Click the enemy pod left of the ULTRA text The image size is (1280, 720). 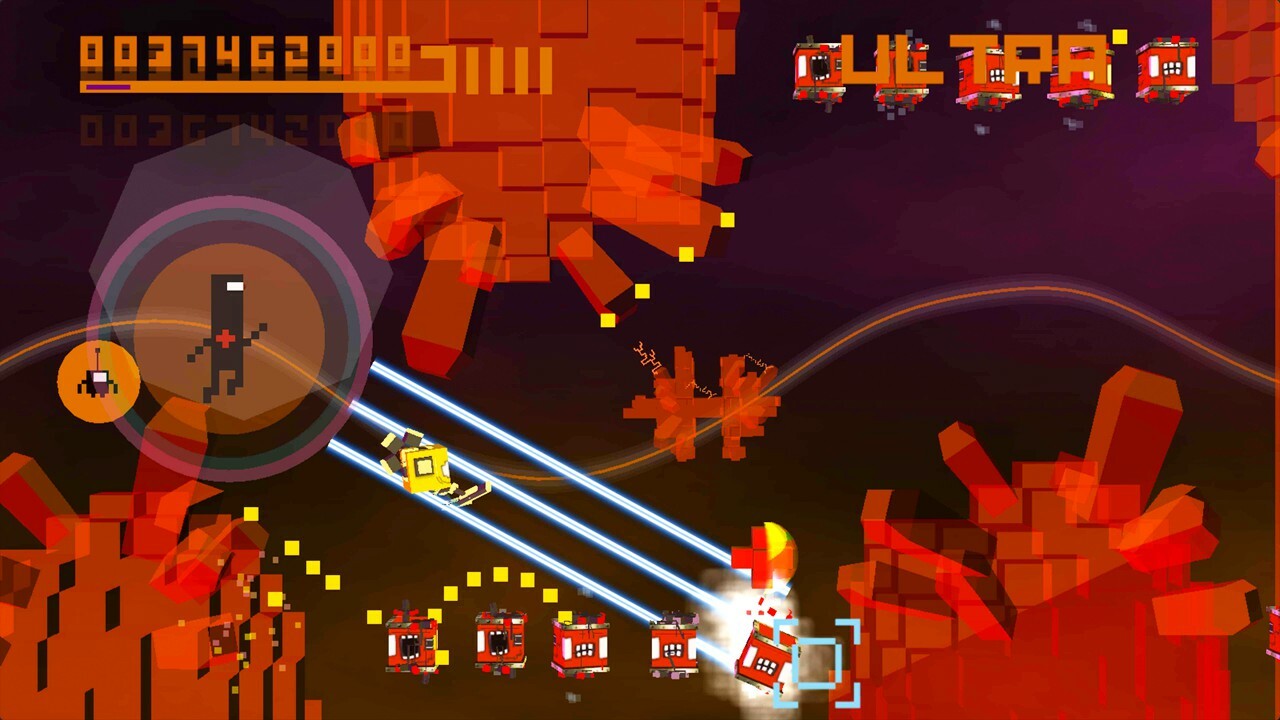(820, 70)
